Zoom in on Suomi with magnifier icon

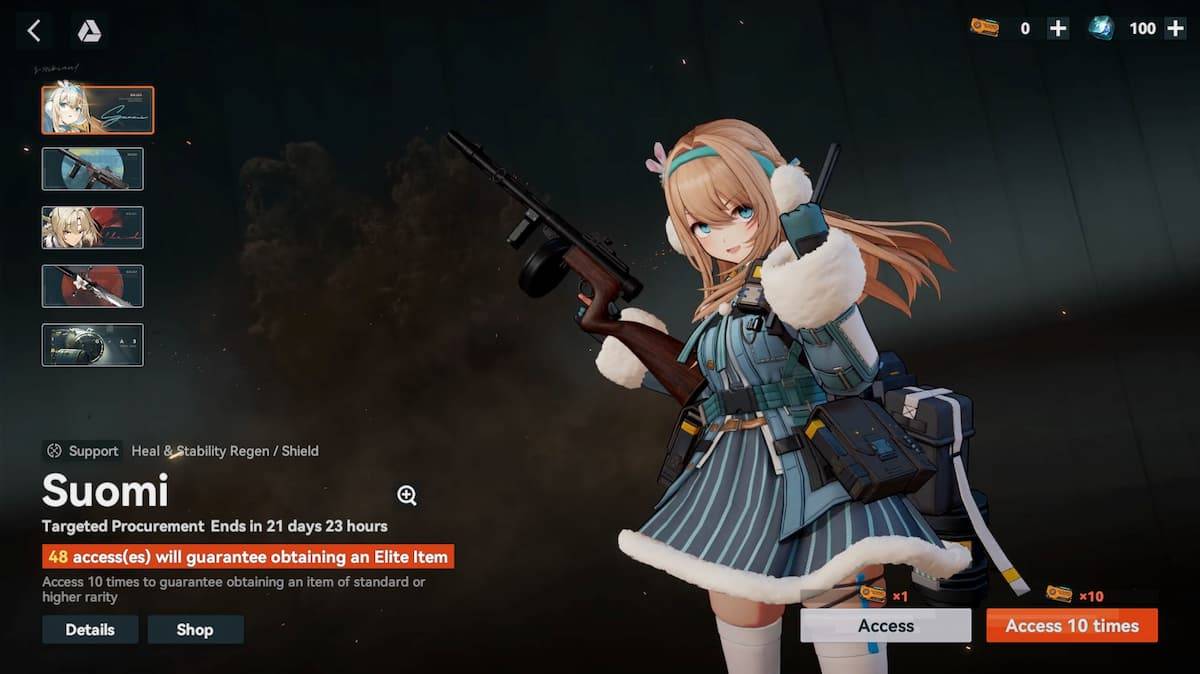407,495
